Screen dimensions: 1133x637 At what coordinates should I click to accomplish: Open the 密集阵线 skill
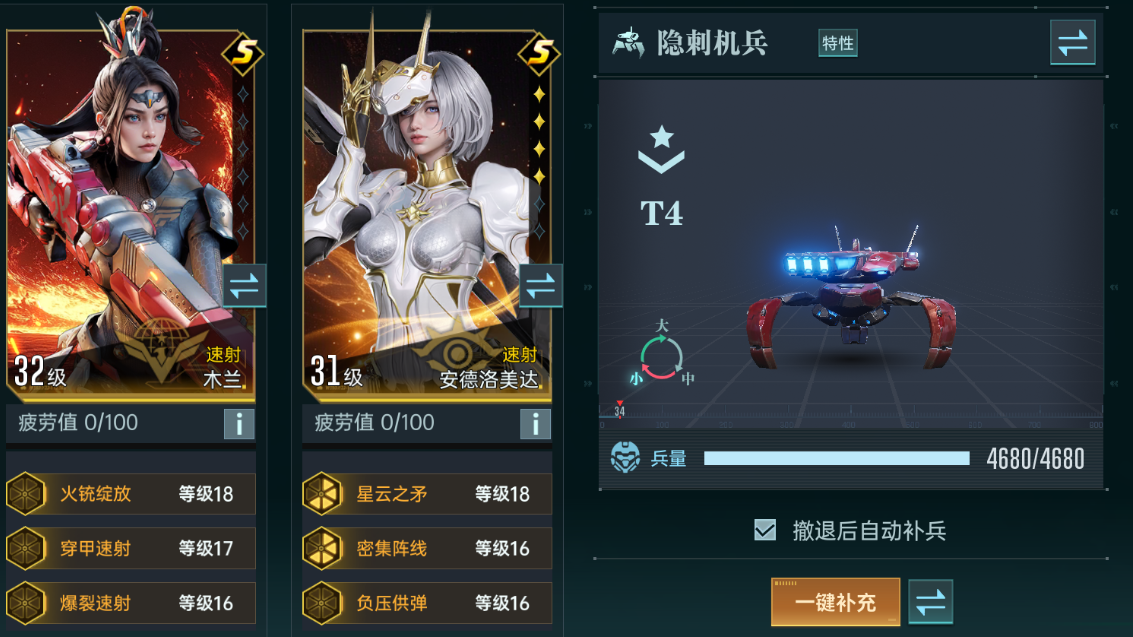[x=427, y=548]
